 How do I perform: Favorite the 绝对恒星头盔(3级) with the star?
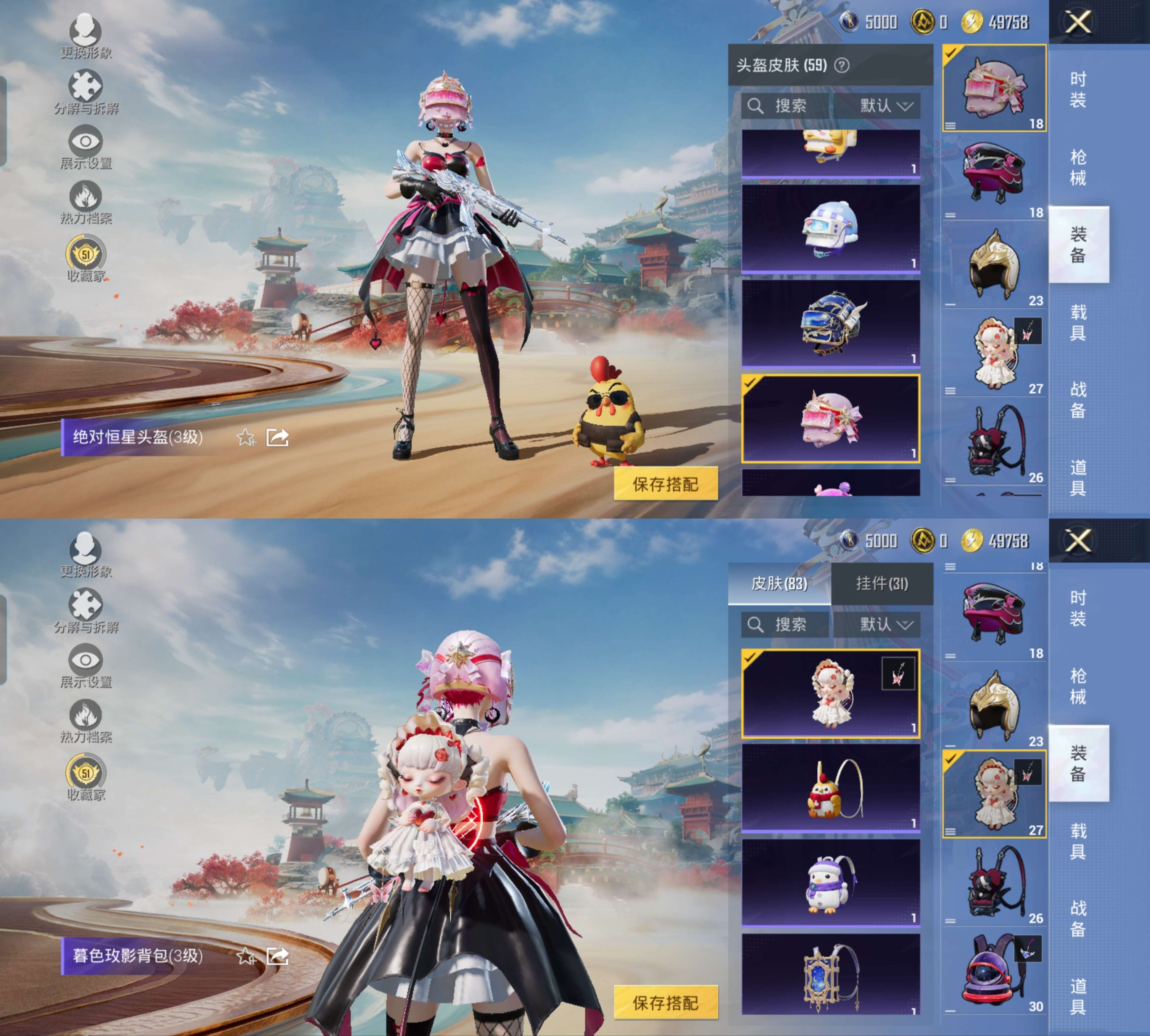pyautogui.click(x=246, y=438)
